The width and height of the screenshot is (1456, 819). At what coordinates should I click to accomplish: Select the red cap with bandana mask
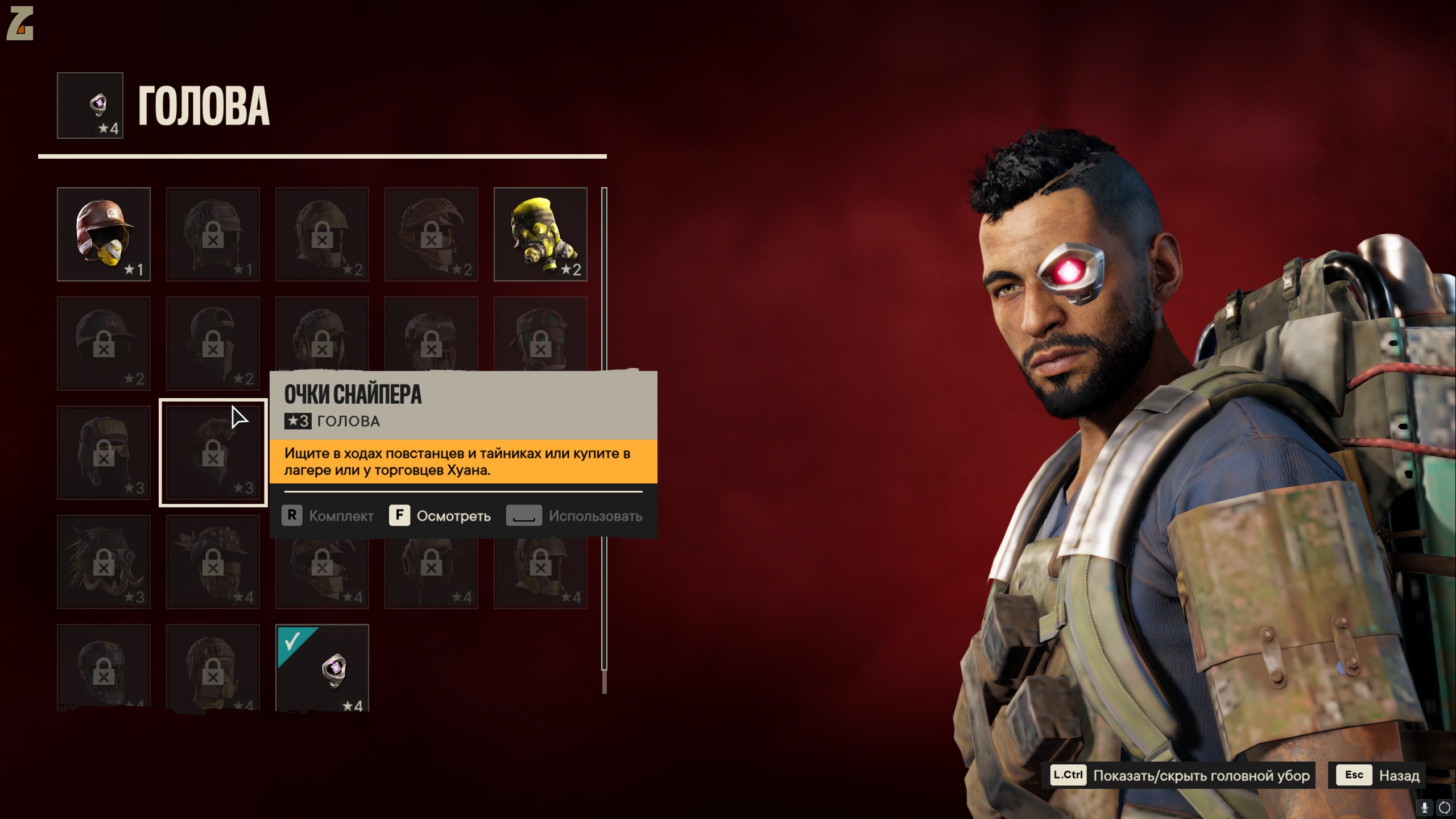pyautogui.click(x=104, y=234)
